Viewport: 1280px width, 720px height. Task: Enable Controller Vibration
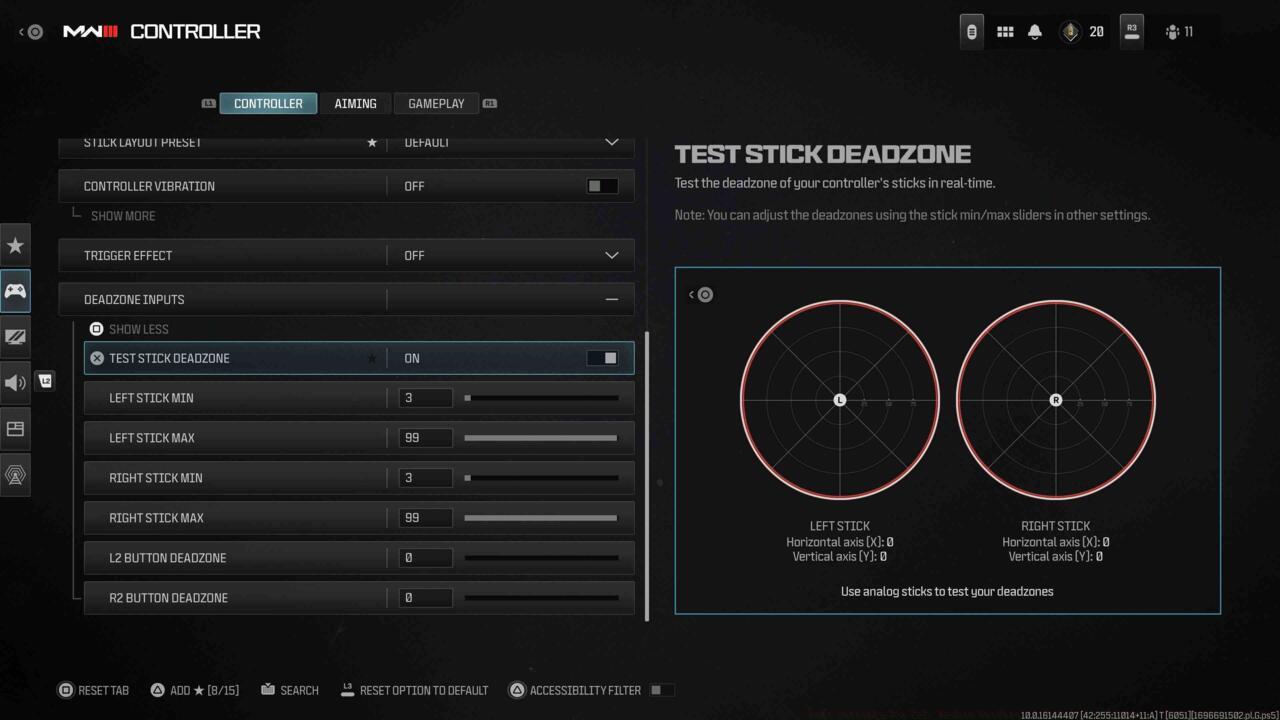(601, 185)
